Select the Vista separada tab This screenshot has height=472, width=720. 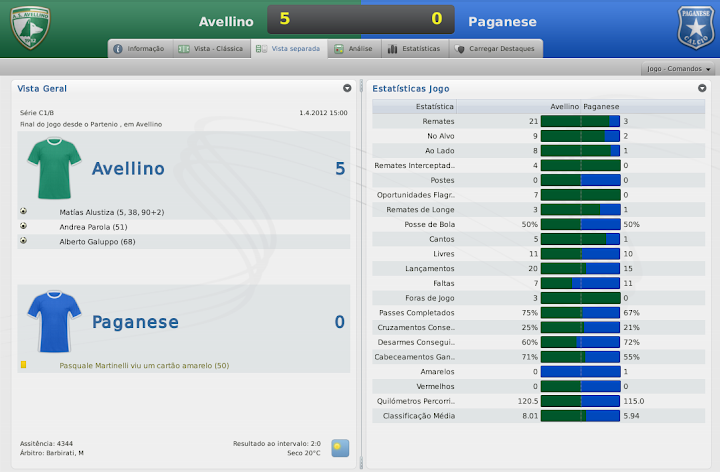[288, 48]
